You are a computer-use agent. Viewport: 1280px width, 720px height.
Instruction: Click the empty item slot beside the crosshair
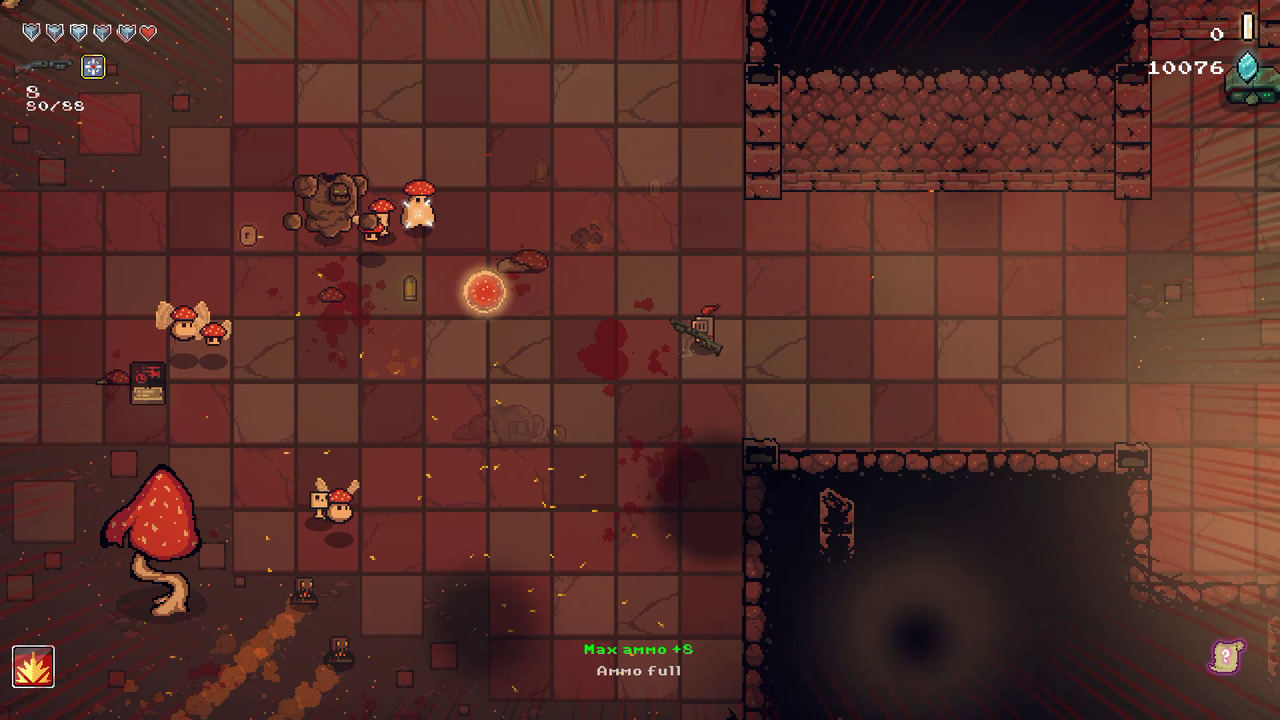coord(112,68)
